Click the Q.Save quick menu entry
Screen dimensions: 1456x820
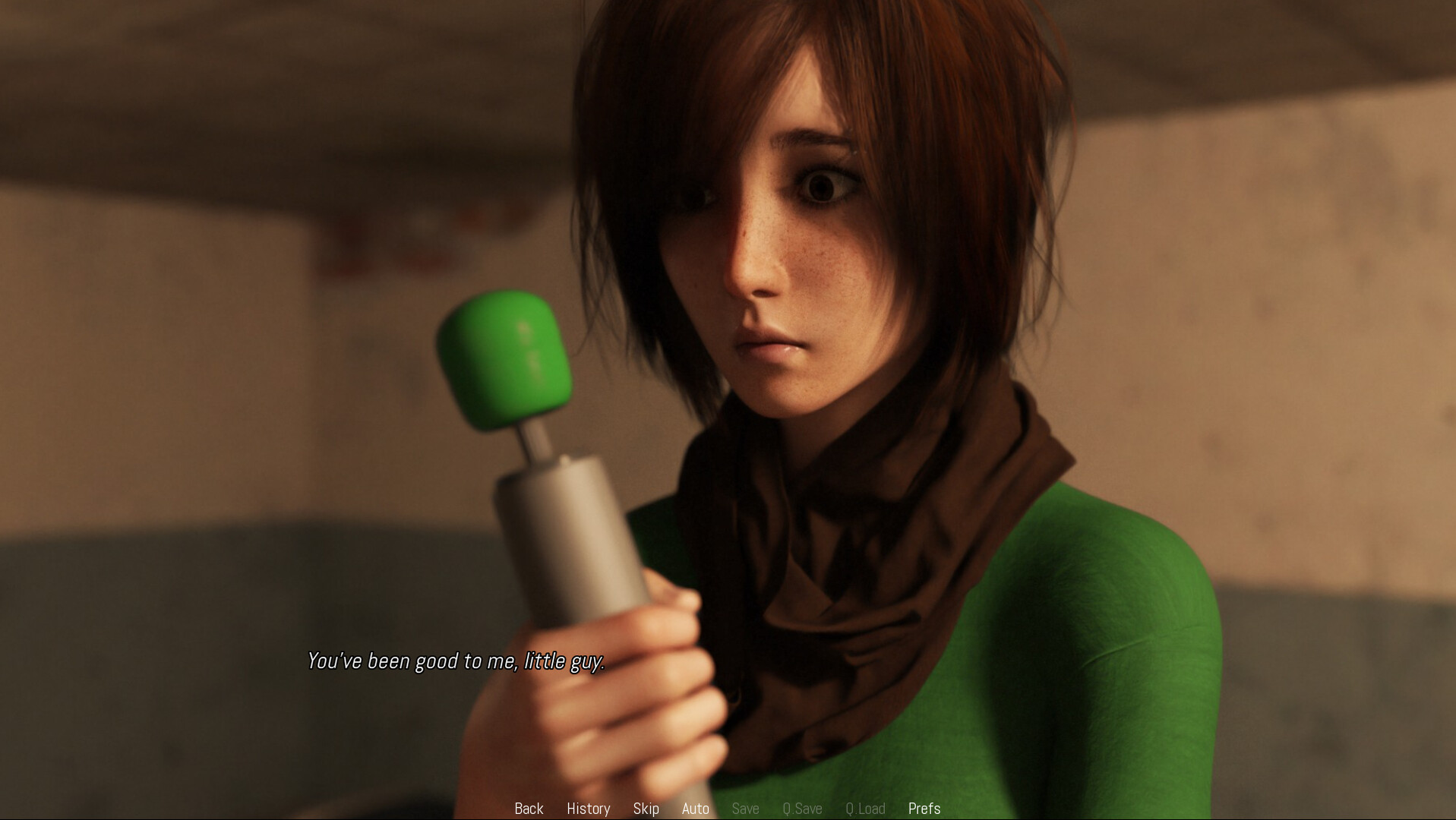pyautogui.click(x=802, y=808)
